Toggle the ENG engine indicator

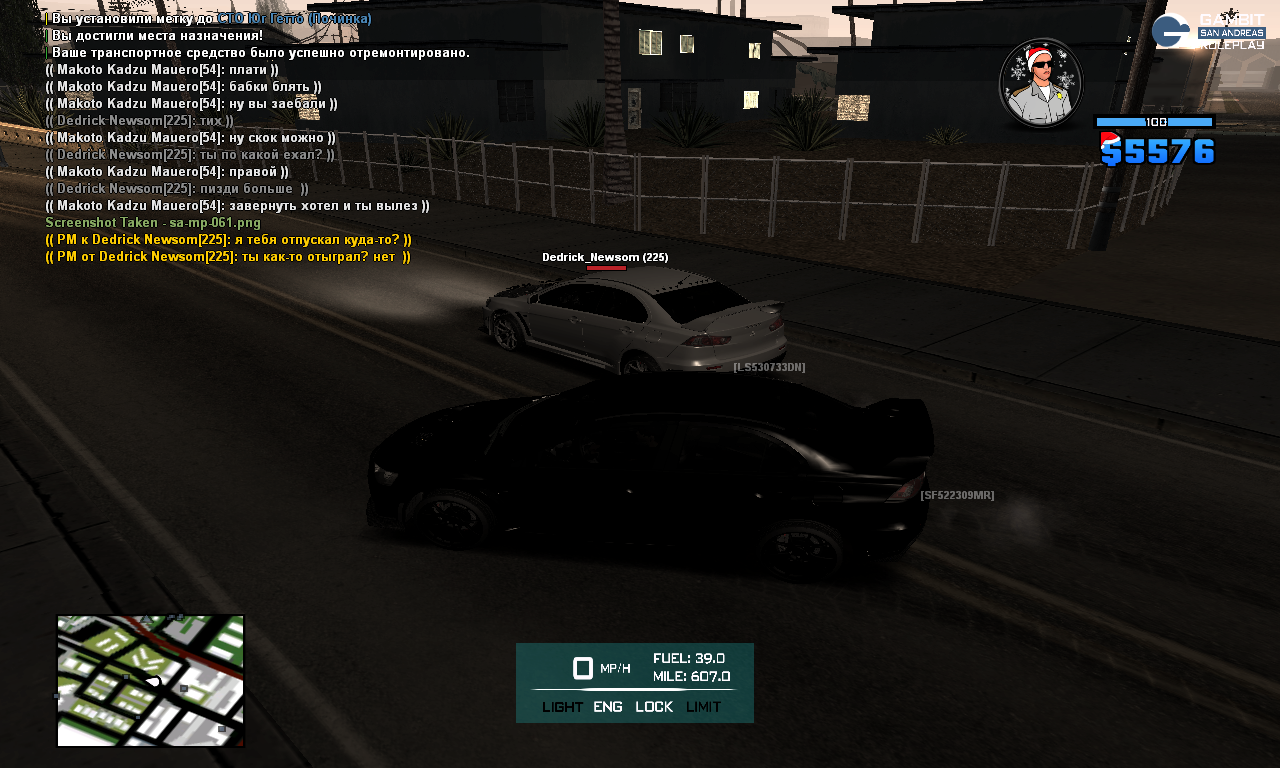[608, 707]
